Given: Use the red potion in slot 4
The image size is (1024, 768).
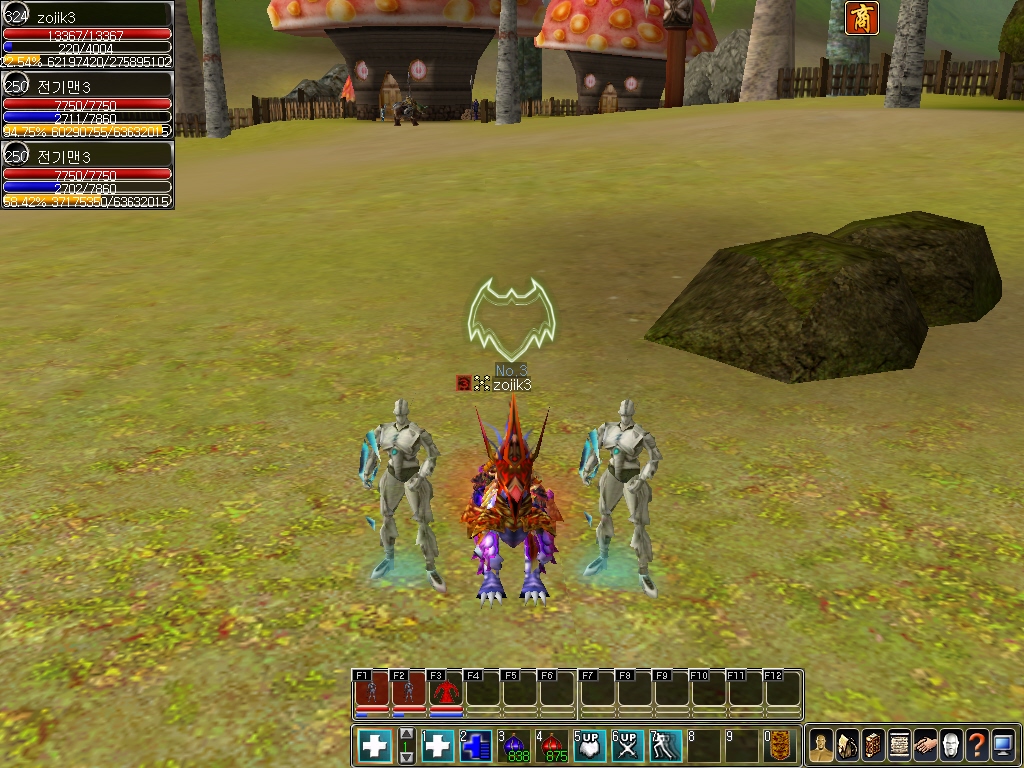Looking at the screenshot, I should tap(553, 746).
